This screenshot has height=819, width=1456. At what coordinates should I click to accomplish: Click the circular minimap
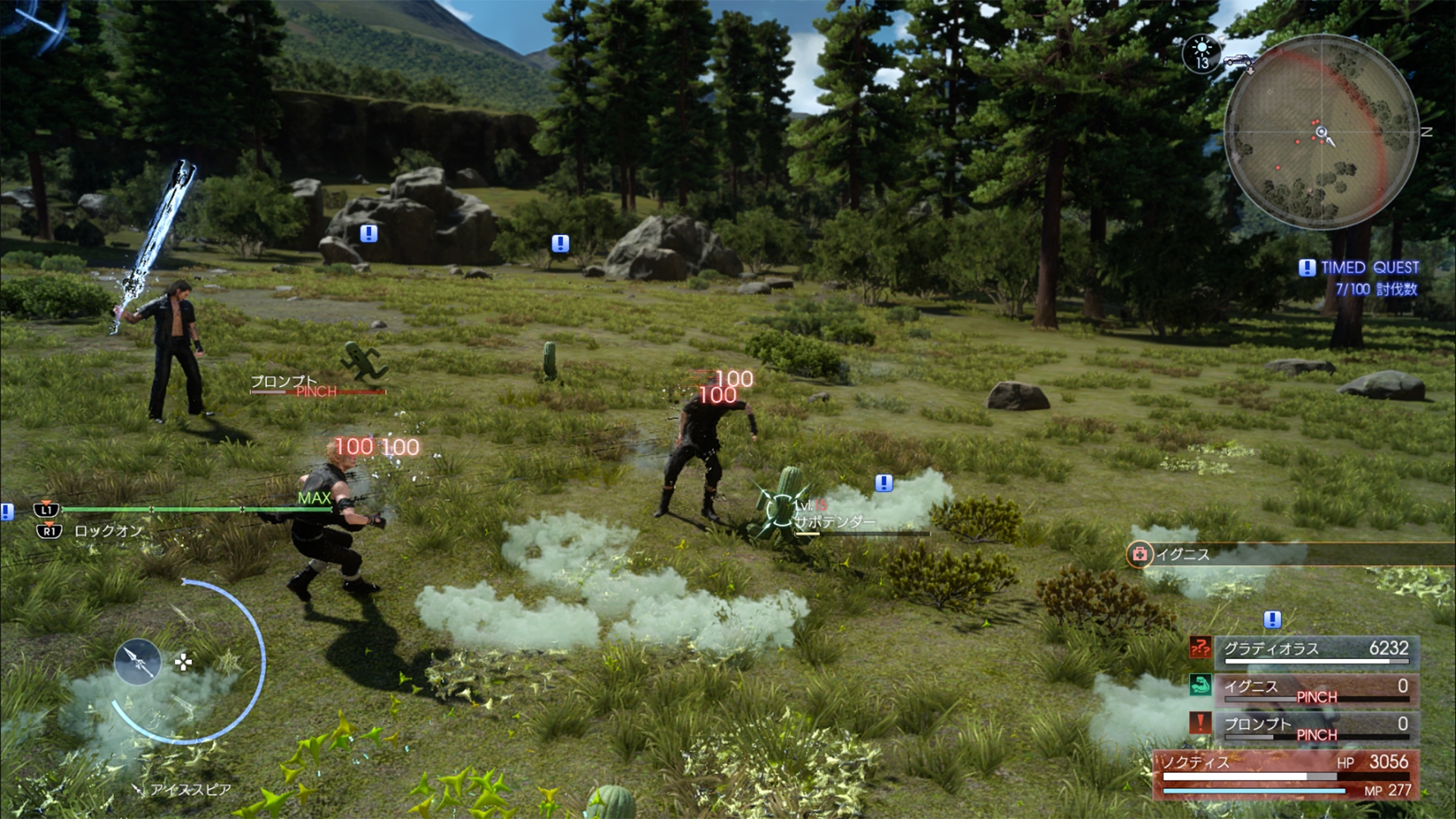click(x=1321, y=133)
